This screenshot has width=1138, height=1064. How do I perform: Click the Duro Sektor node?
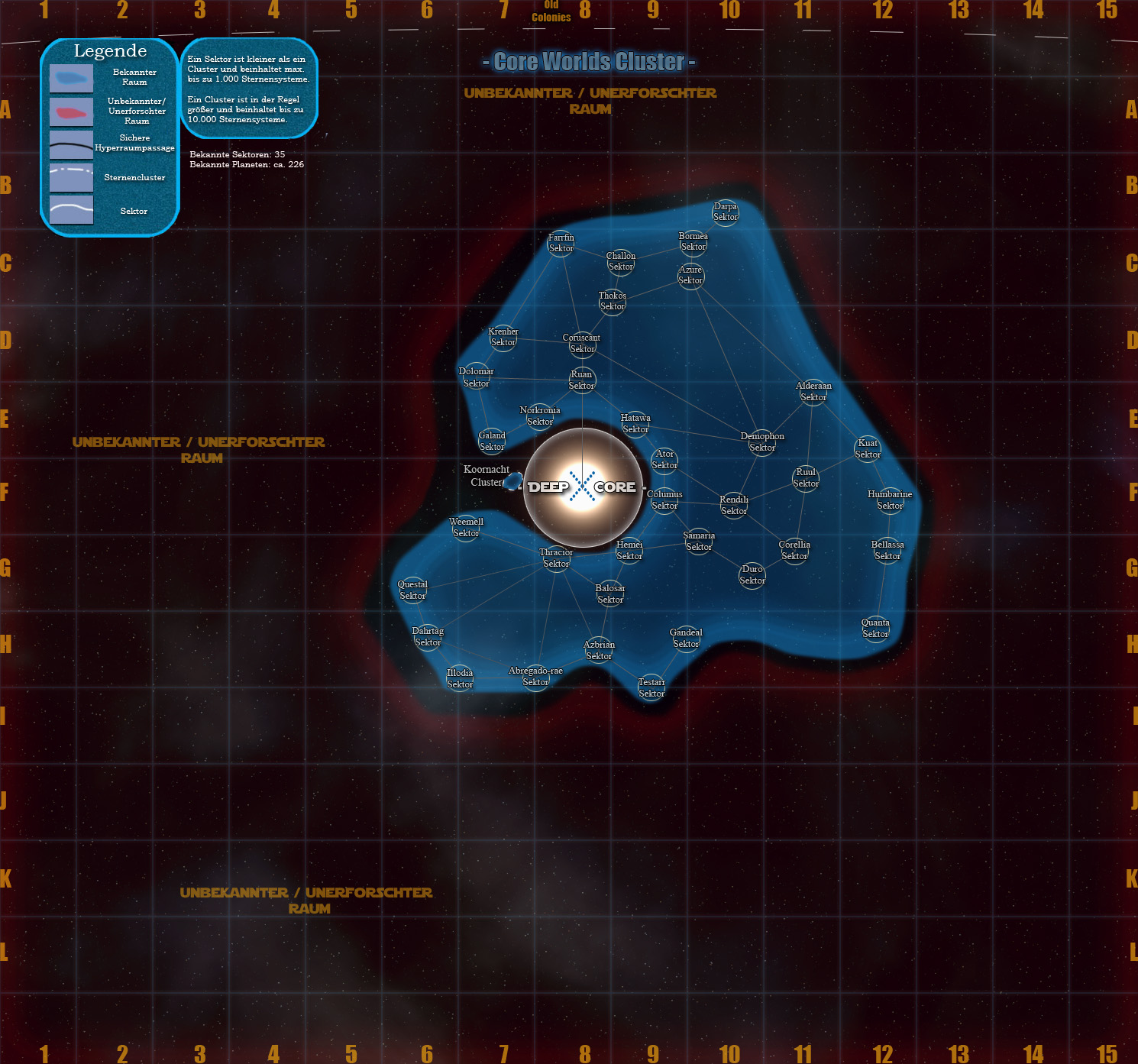(752, 575)
